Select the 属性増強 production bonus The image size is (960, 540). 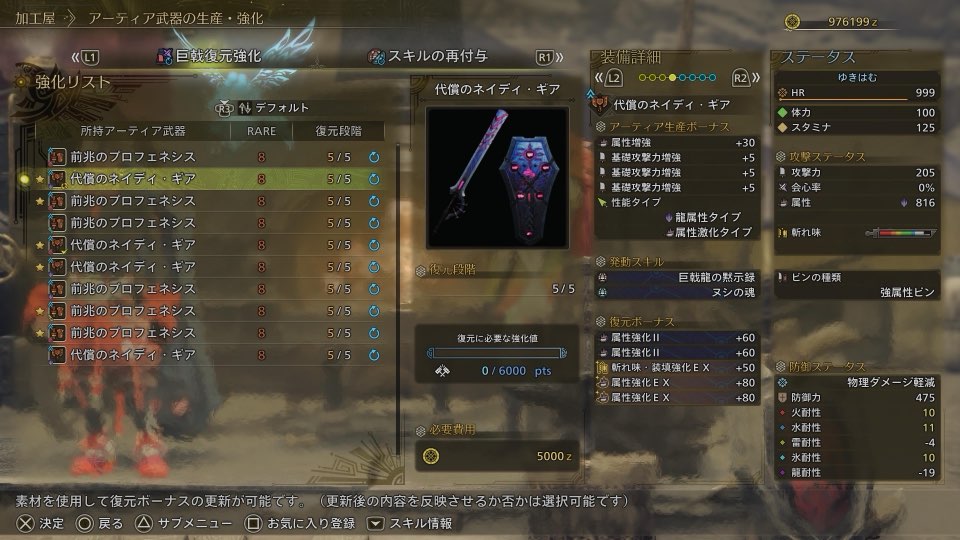[x=677, y=142]
